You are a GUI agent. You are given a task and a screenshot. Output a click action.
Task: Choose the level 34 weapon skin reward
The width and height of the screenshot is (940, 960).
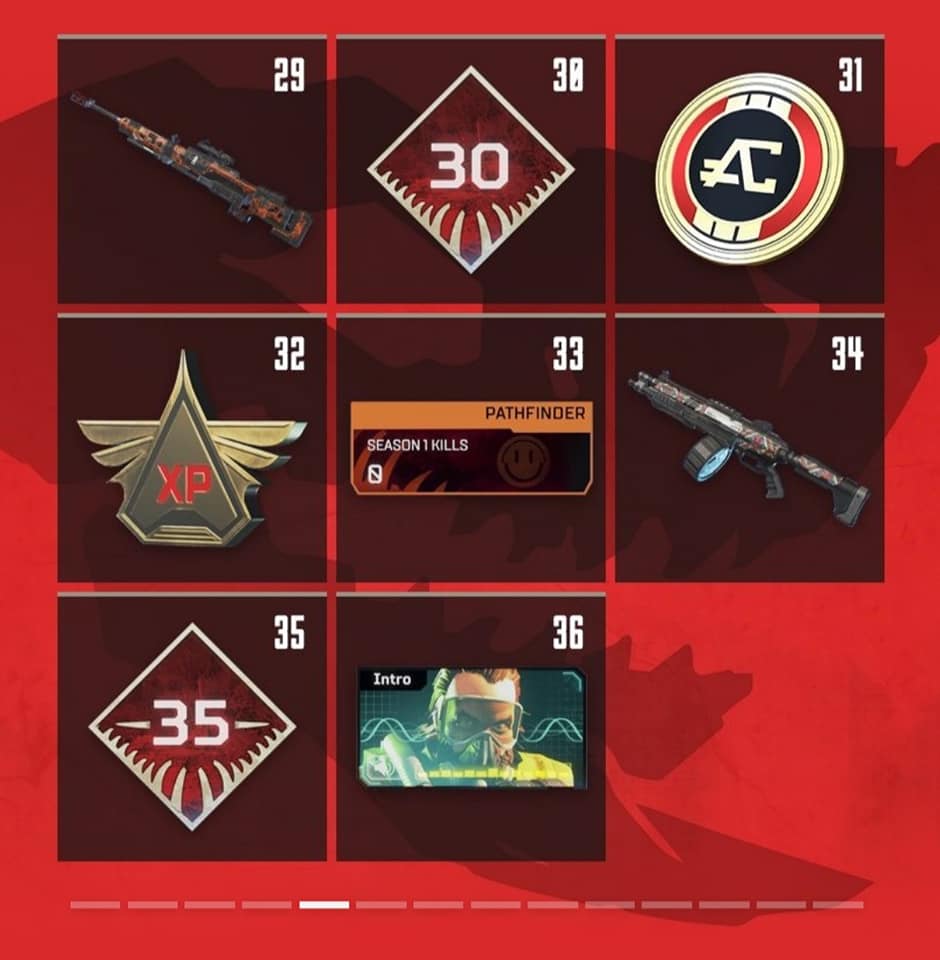tap(749, 448)
